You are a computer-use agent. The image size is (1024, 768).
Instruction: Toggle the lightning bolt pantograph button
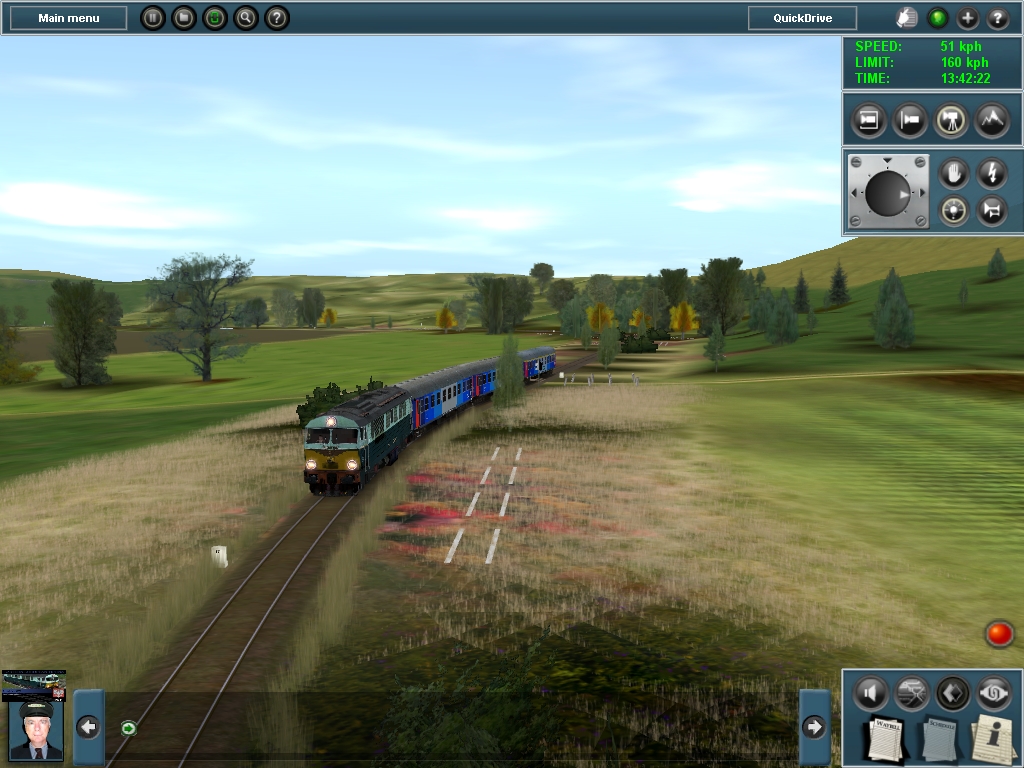click(991, 174)
